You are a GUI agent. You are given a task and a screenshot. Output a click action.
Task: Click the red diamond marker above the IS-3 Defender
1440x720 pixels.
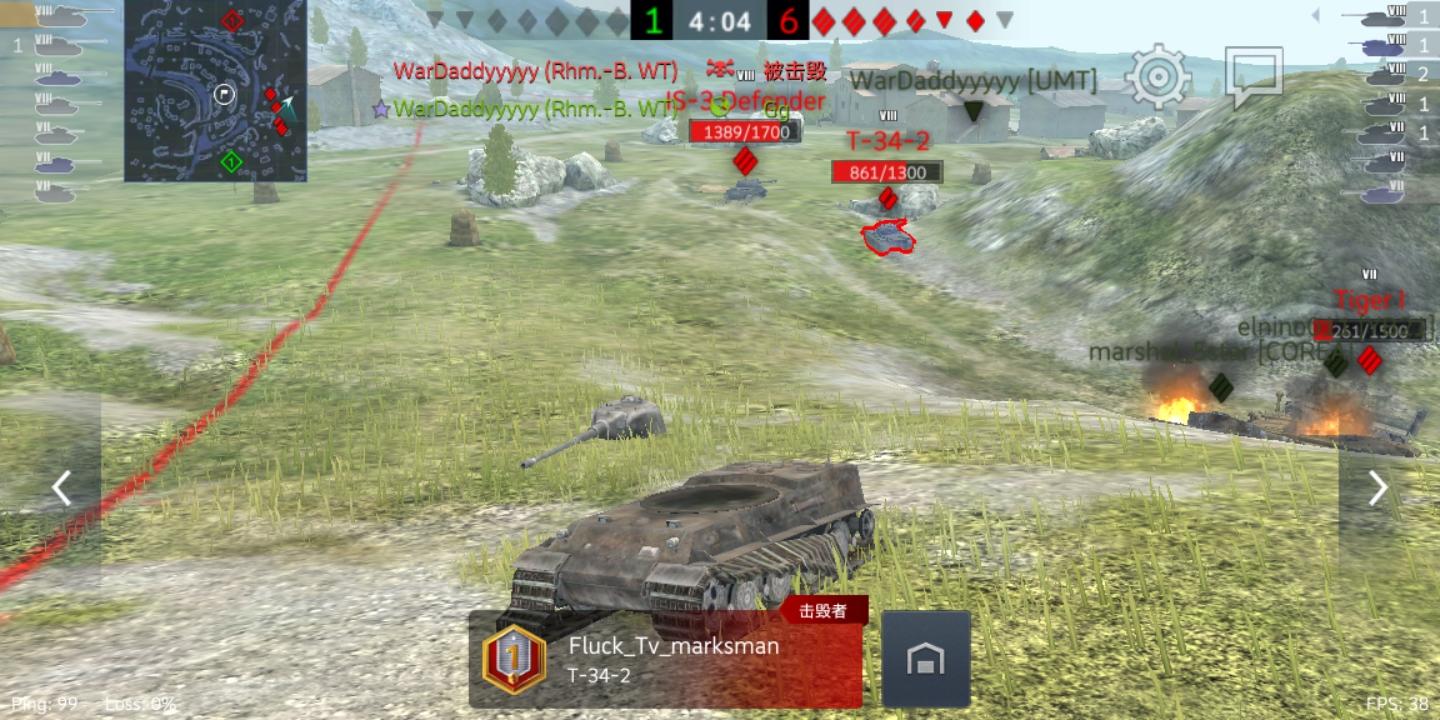coord(743,159)
